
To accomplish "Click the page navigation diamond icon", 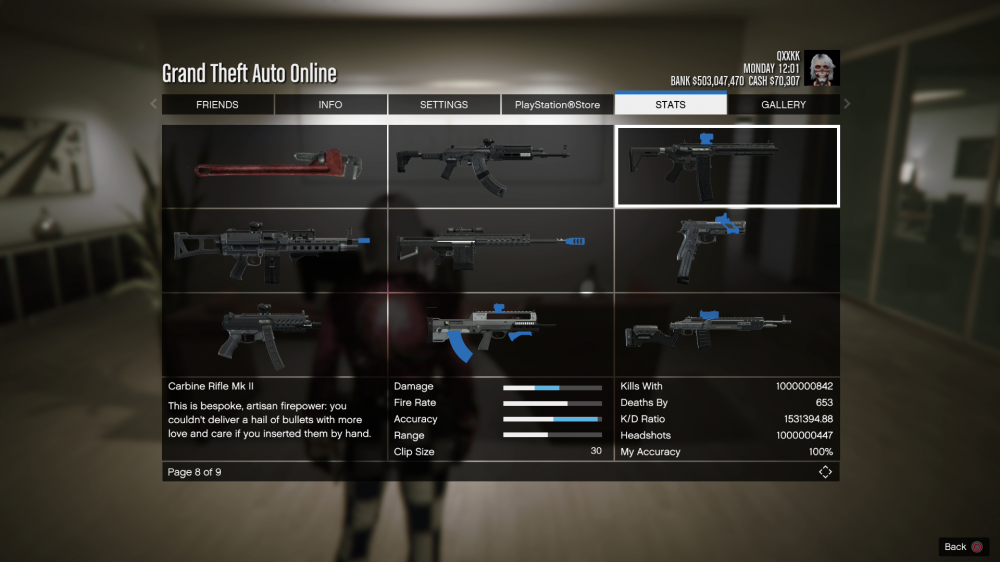I will click(825, 472).
